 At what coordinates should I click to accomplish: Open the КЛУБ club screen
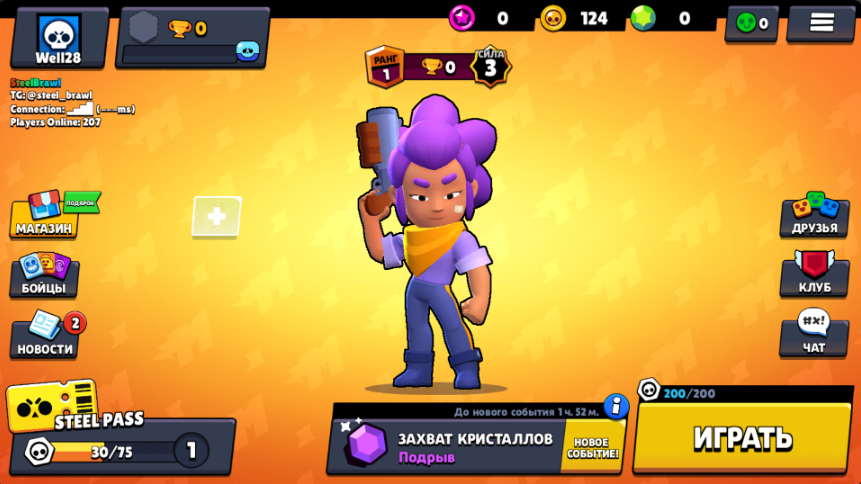814,275
